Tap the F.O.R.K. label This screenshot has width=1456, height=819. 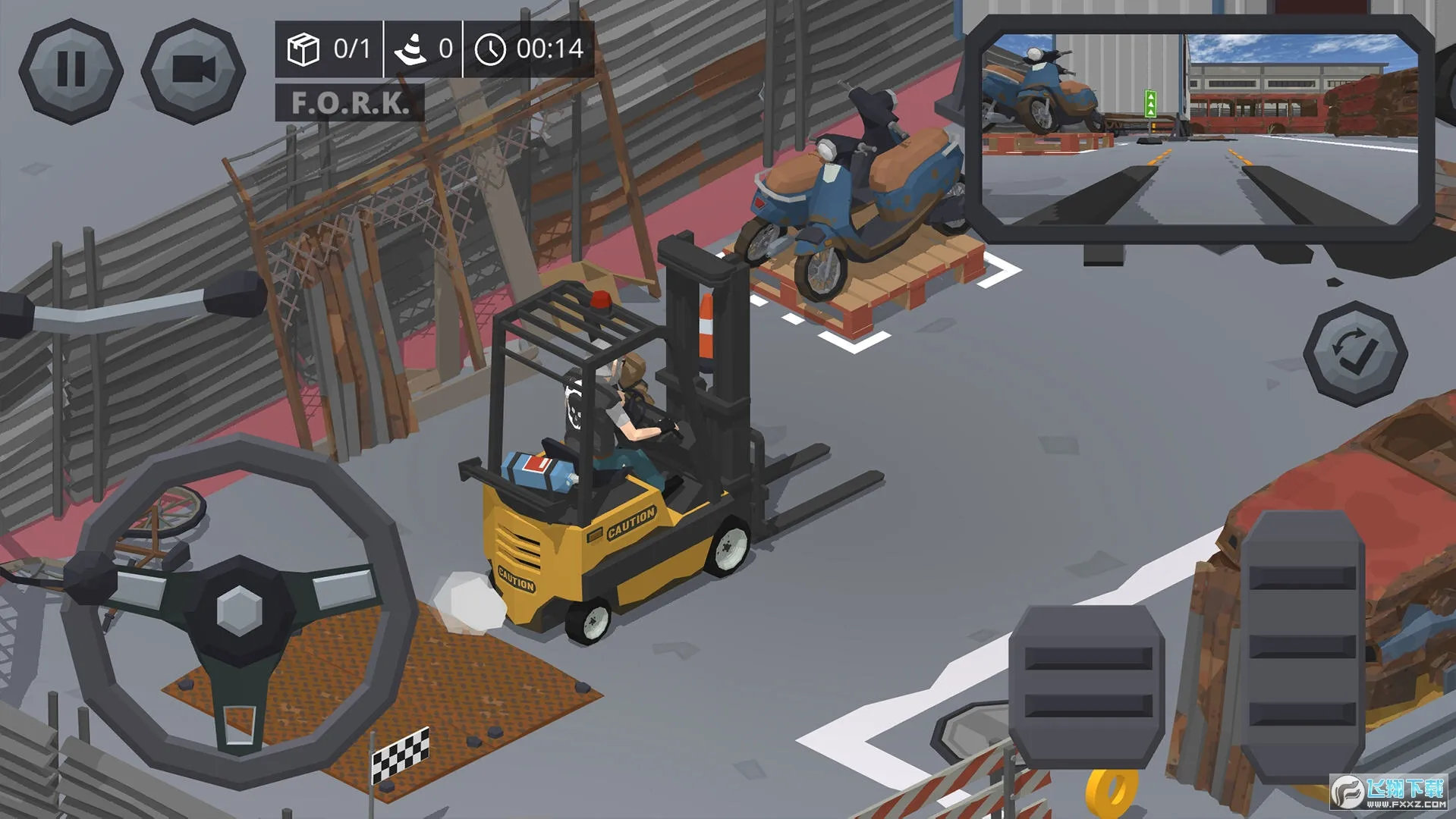pos(349,103)
